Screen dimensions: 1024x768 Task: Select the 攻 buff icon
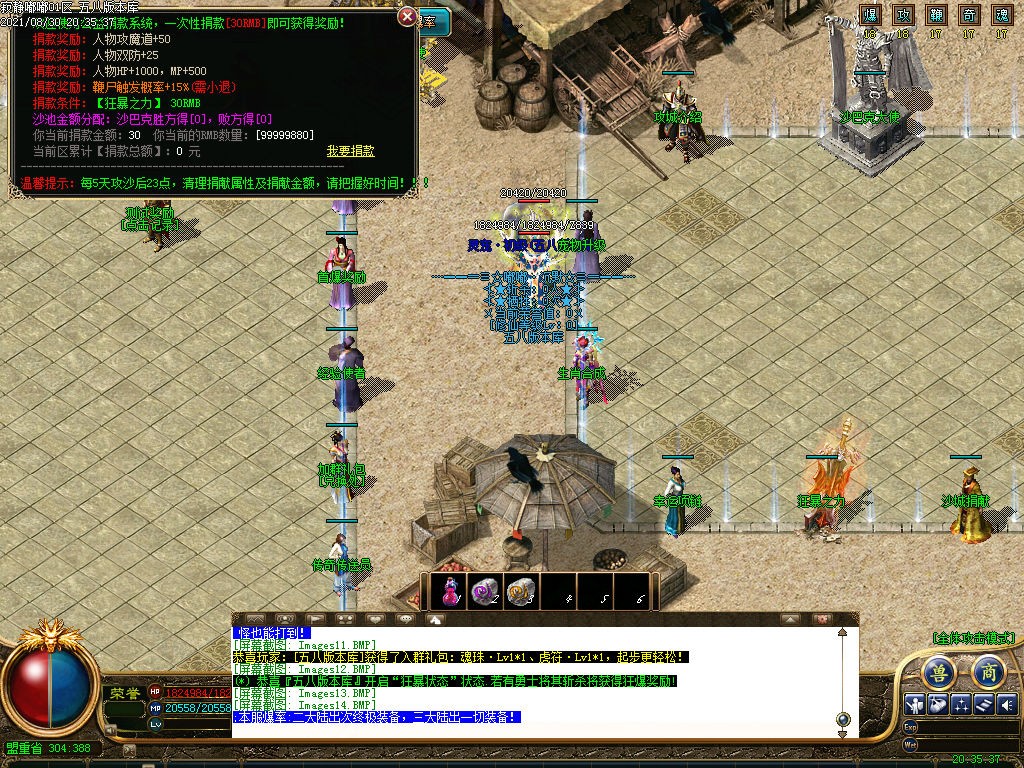903,16
